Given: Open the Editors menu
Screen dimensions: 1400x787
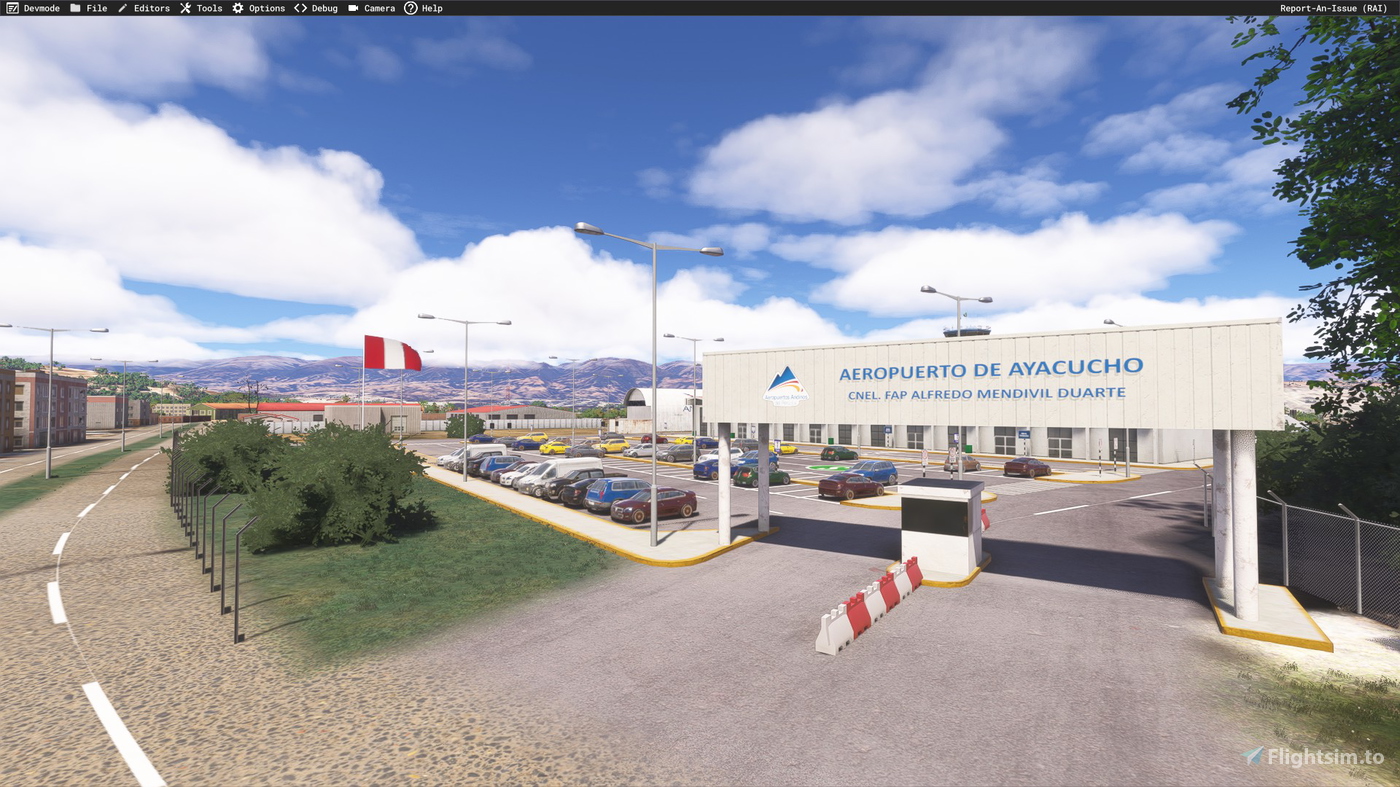Looking at the screenshot, I should coord(150,7).
